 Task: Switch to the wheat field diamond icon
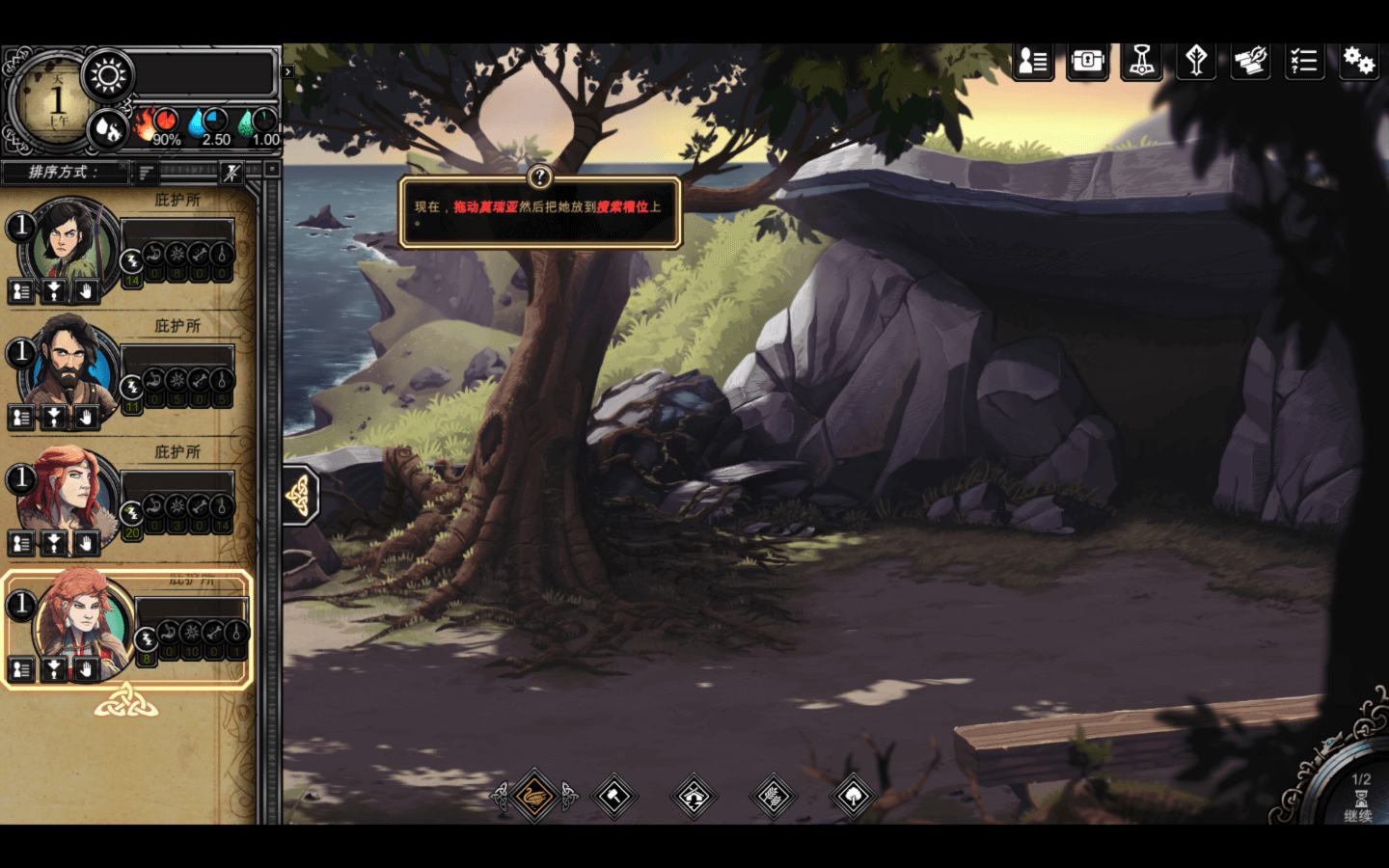774,797
